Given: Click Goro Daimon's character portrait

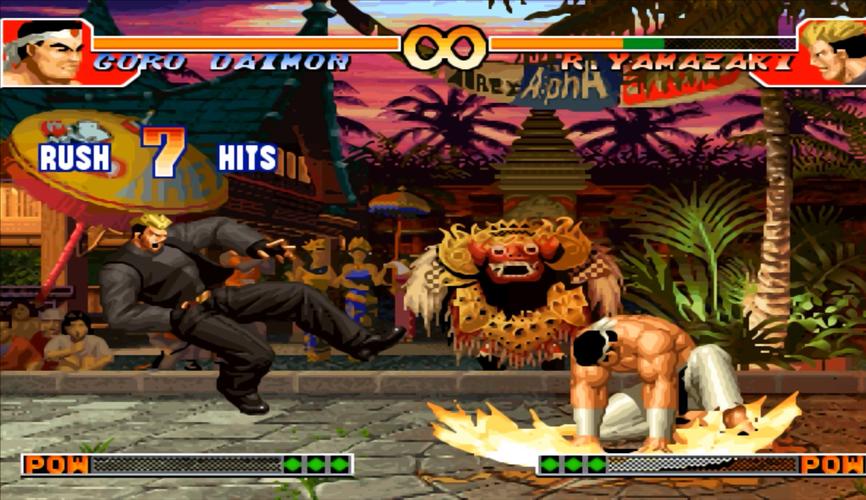Looking at the screenshot, I should 45,52.
